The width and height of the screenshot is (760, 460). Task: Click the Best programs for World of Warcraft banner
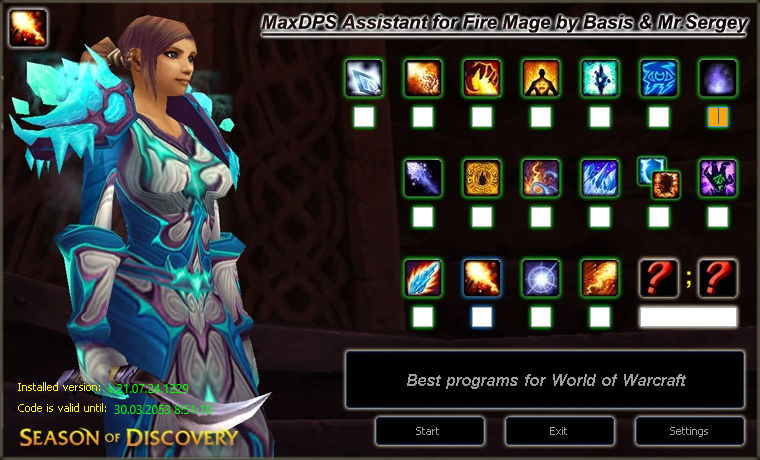click(x=545, y=380)
